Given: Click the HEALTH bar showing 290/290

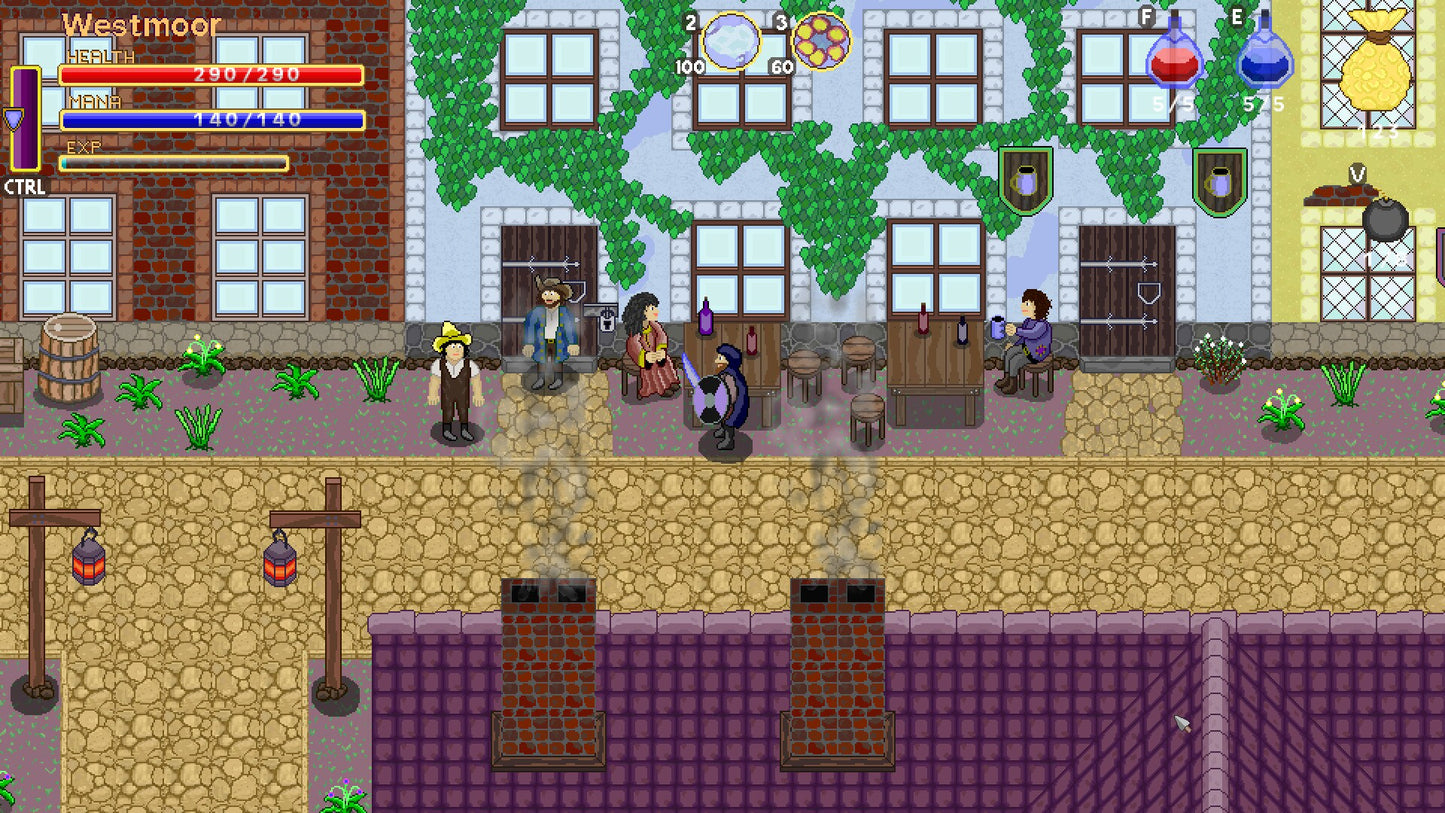Looking at the screenshot, I should click(210, 72).
